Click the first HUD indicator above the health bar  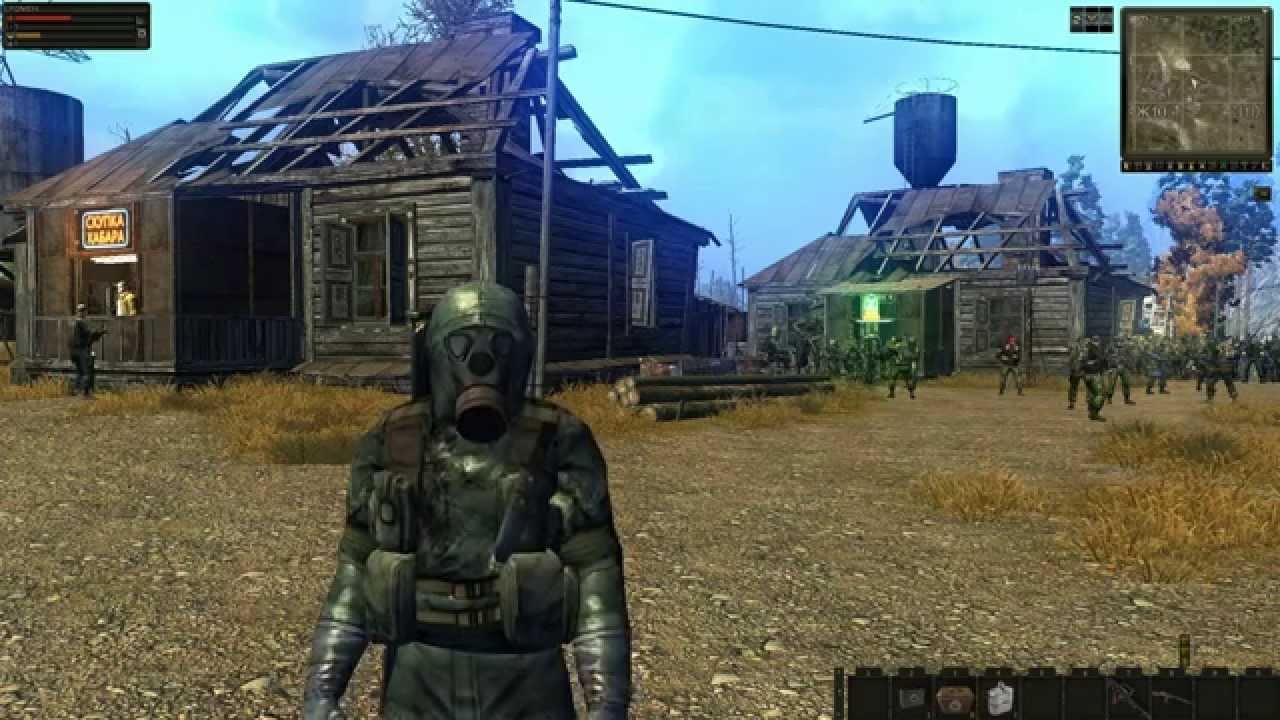12,8
